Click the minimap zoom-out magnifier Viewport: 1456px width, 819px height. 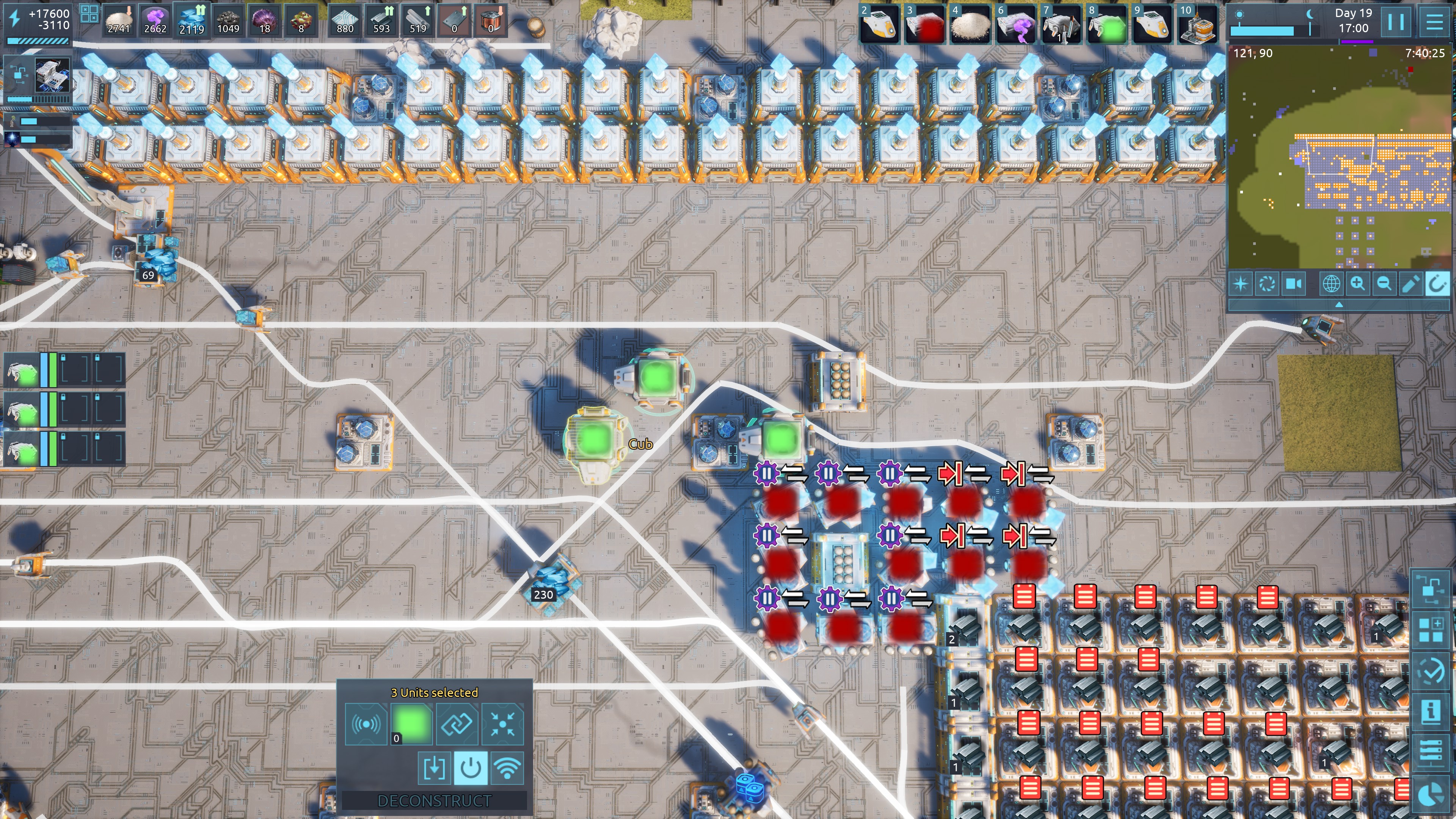tap(1384, 283)
